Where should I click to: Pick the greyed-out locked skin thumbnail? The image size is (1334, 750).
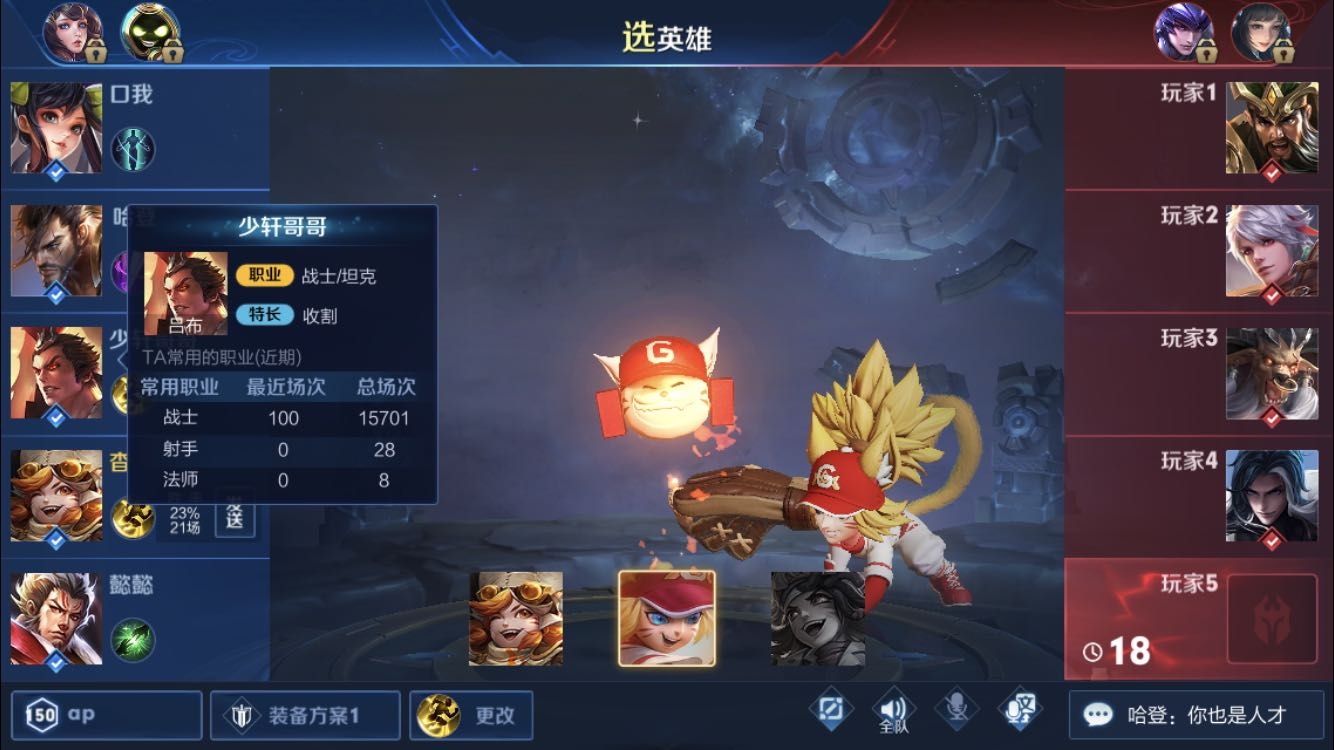(818, 619)
